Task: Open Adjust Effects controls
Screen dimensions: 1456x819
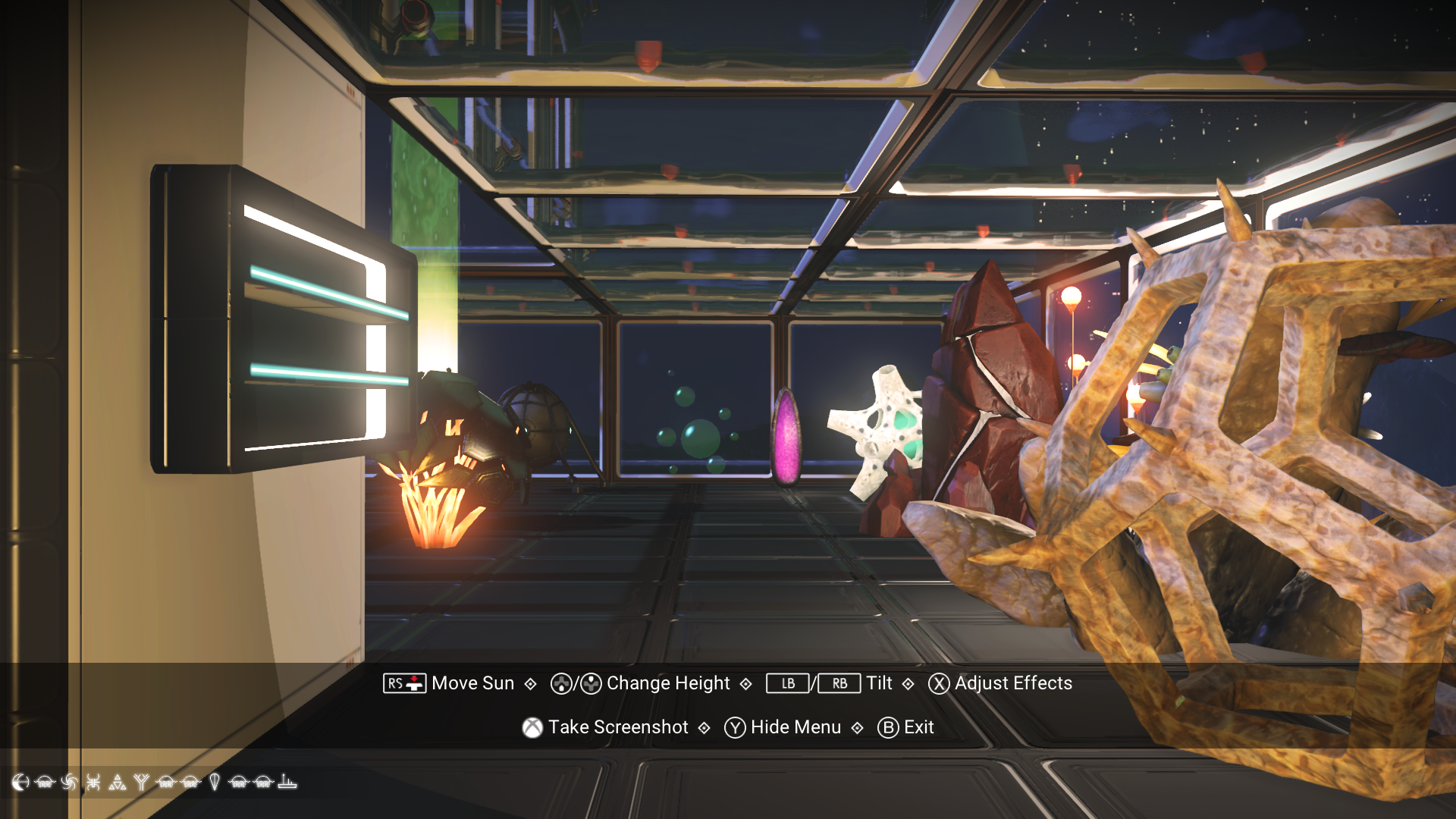Action: 1013,683
